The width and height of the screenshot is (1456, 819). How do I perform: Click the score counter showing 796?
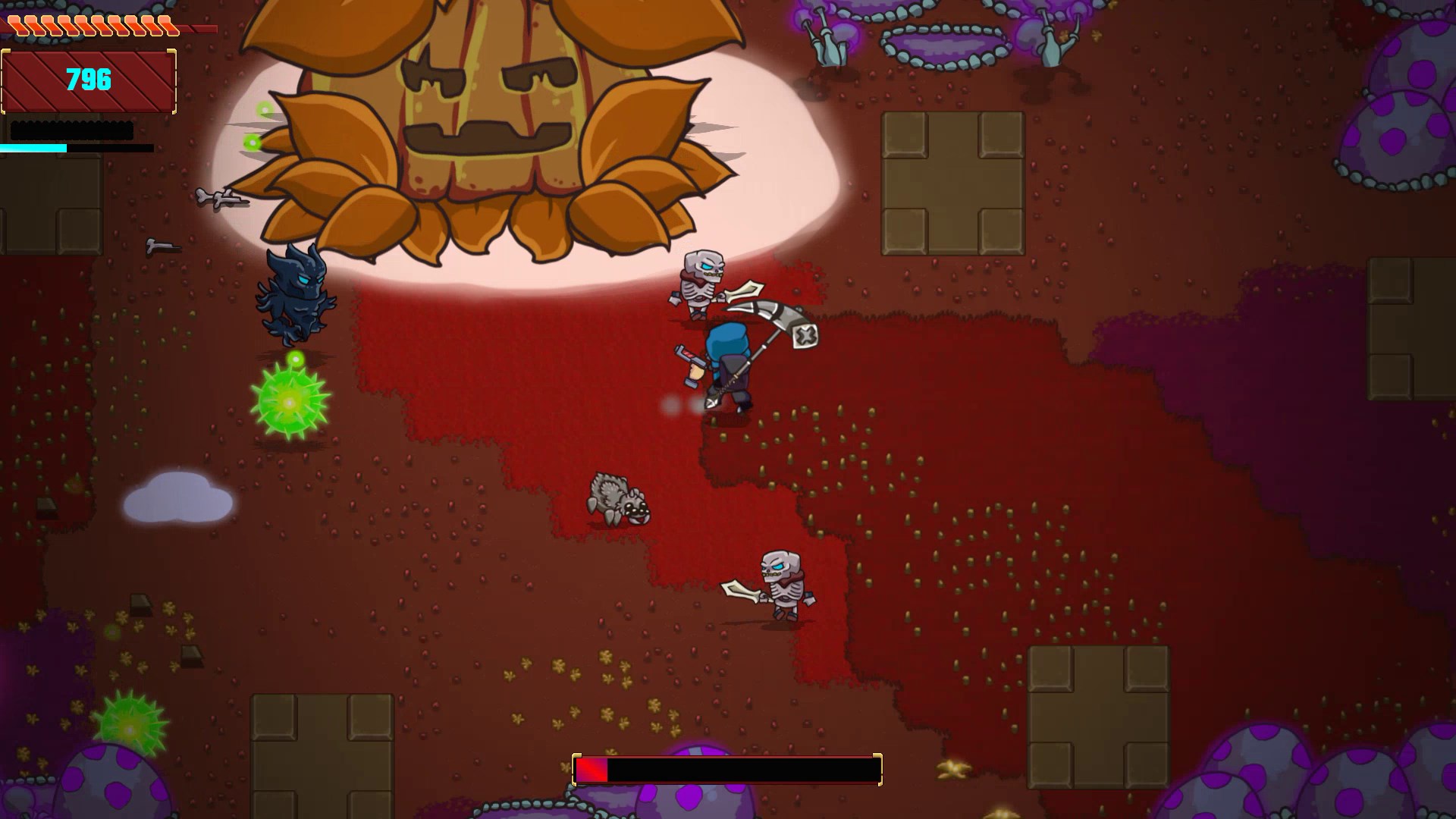coord(87,78)
